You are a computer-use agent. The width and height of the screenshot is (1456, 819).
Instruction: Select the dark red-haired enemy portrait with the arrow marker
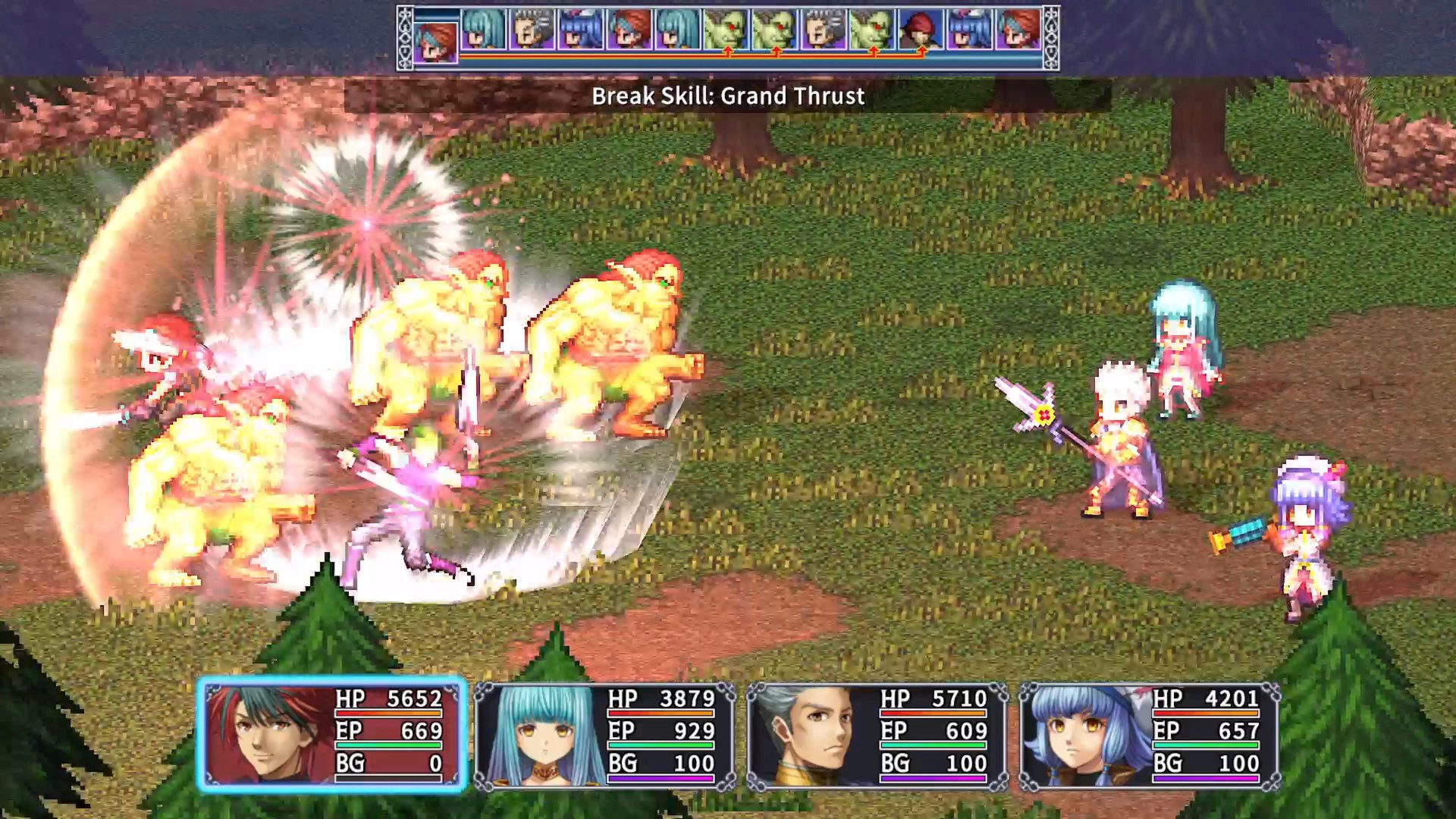(x=920, y=32)
